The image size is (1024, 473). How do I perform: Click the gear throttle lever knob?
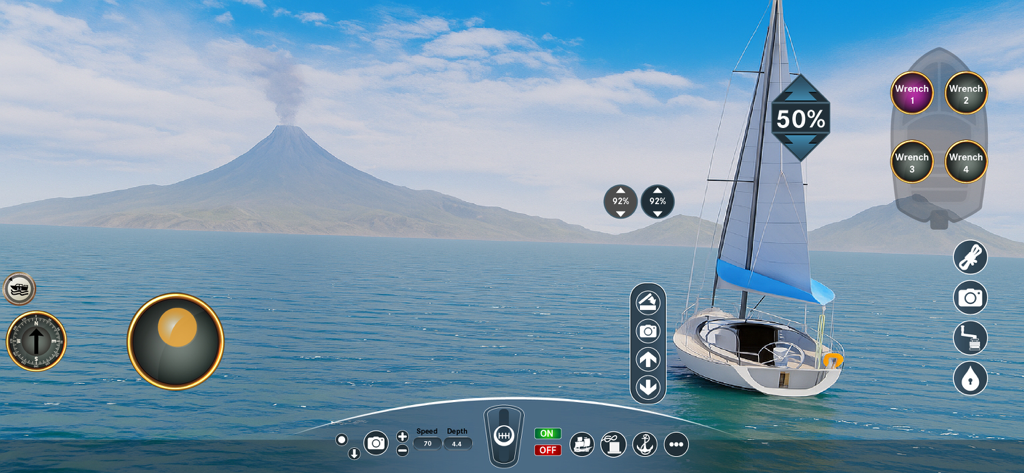[504, 436]
